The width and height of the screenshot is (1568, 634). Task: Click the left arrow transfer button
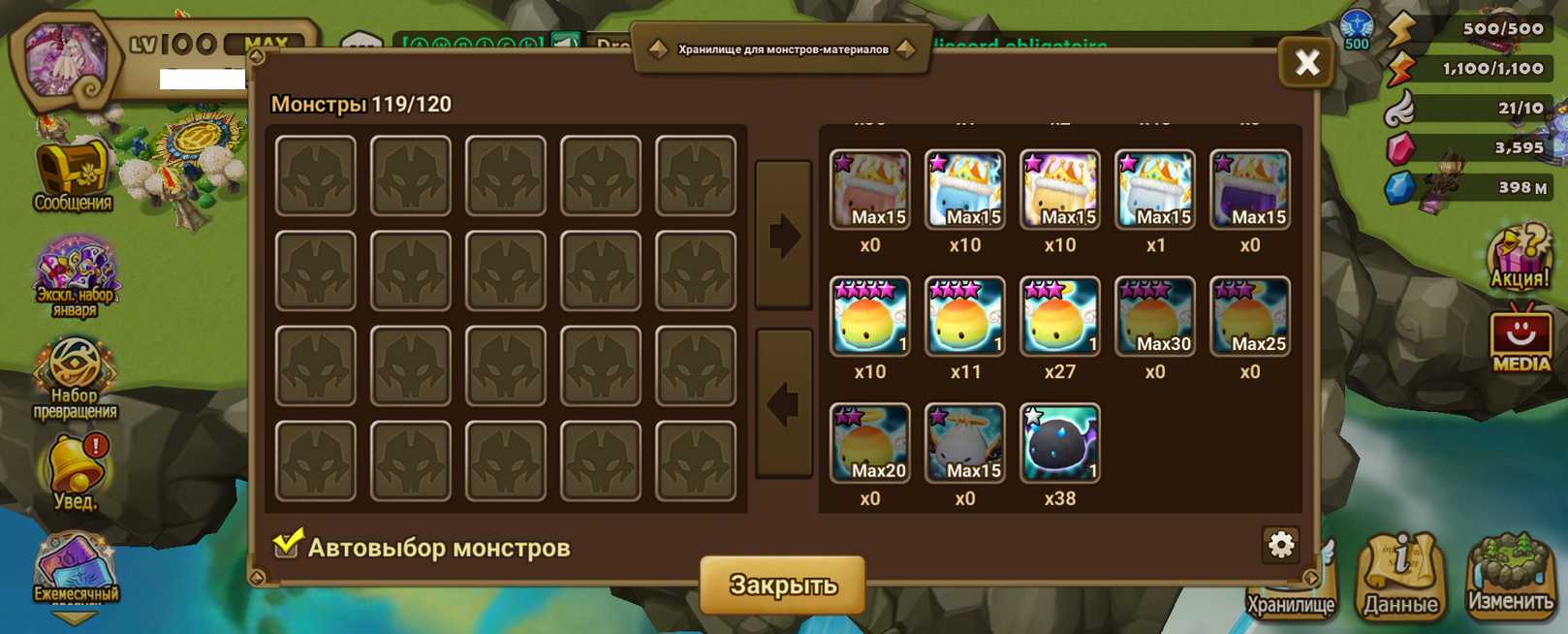click(x=783, y=403)
